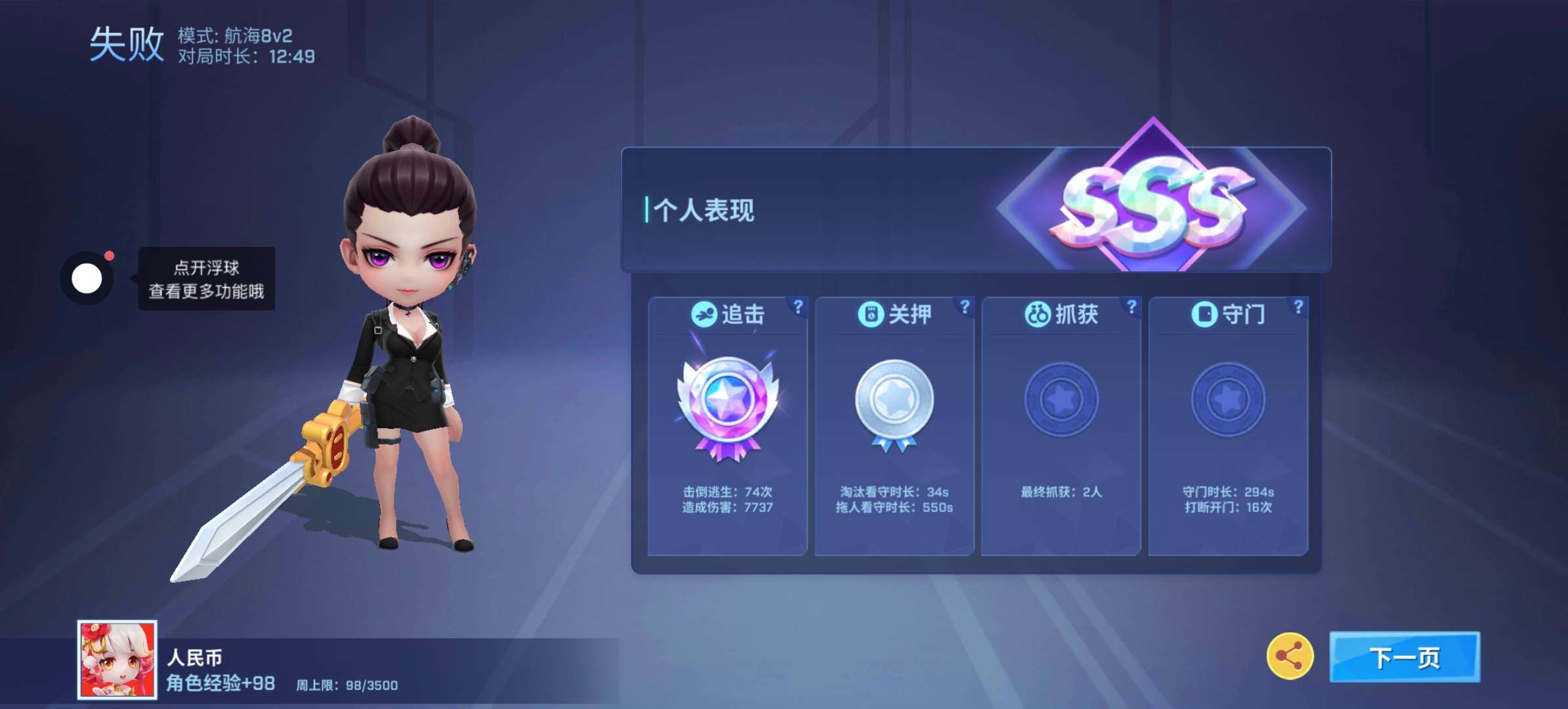Show help for the 抓获 capture stat
The image size is (1568, 709).
click(x=1131, y=307)
